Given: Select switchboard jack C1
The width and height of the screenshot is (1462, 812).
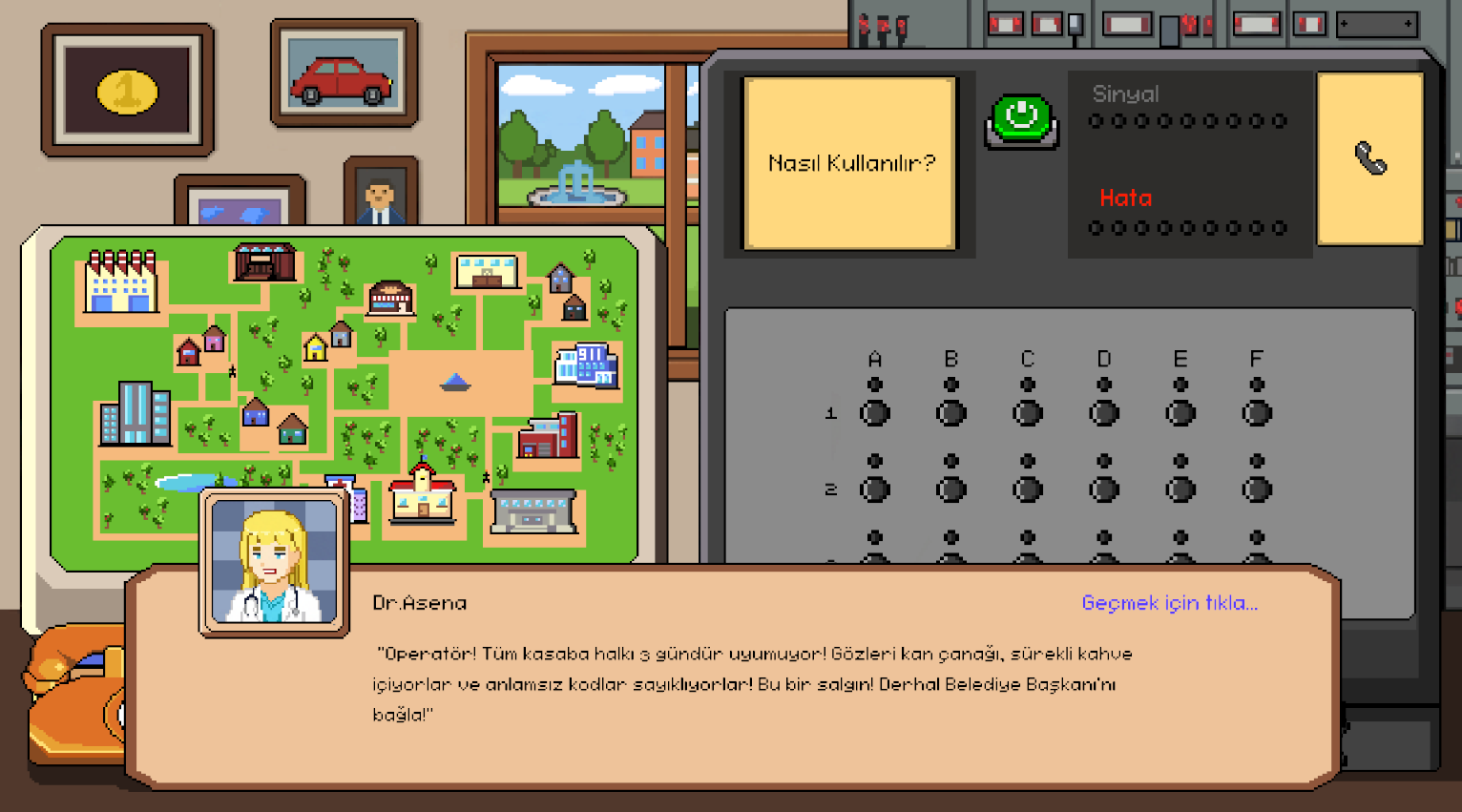Looking at the screenshot, I should click(x=1028, y=413).
